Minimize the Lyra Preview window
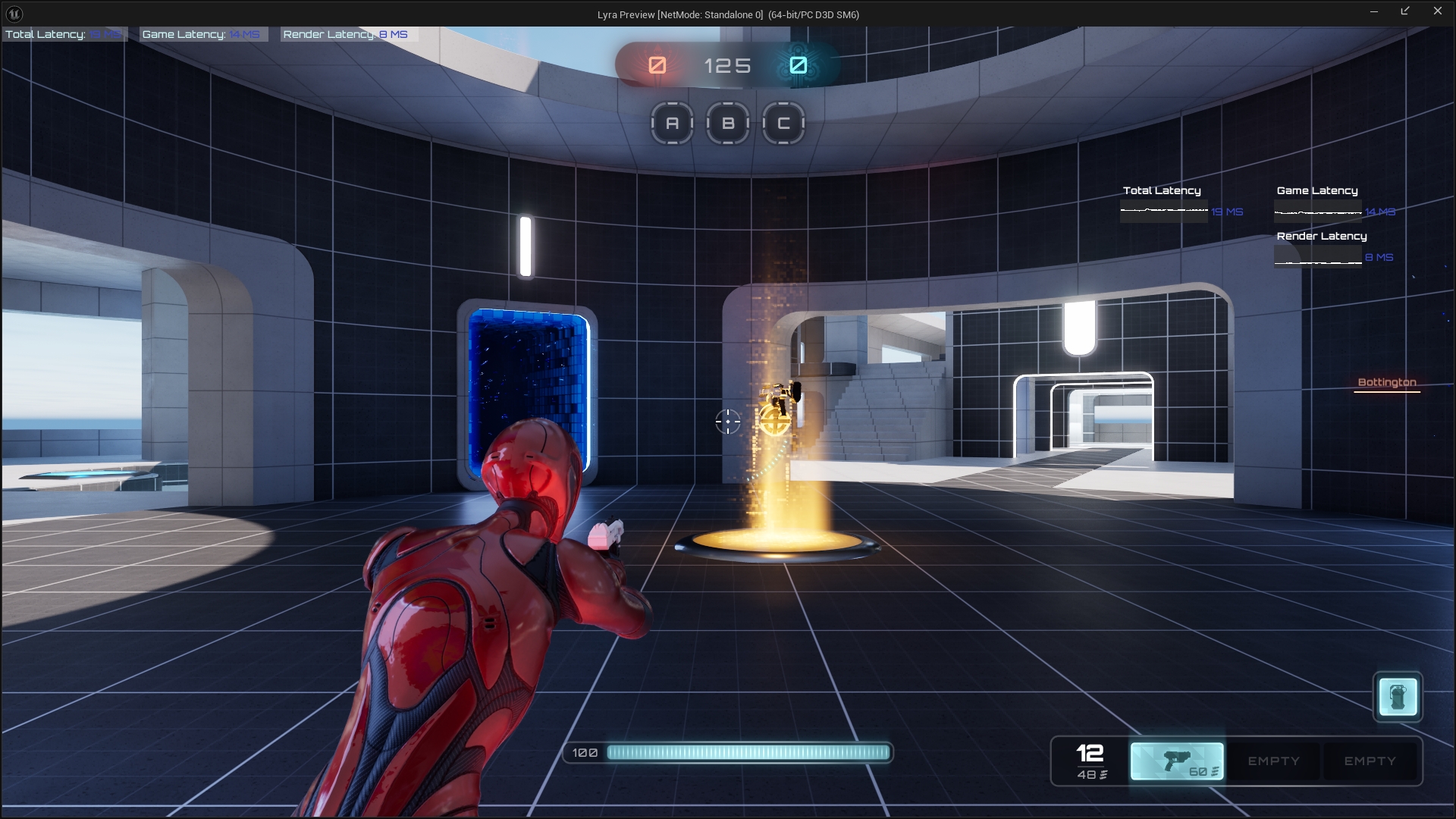Screen dimensions: 1456x819 pos(1373,11)
